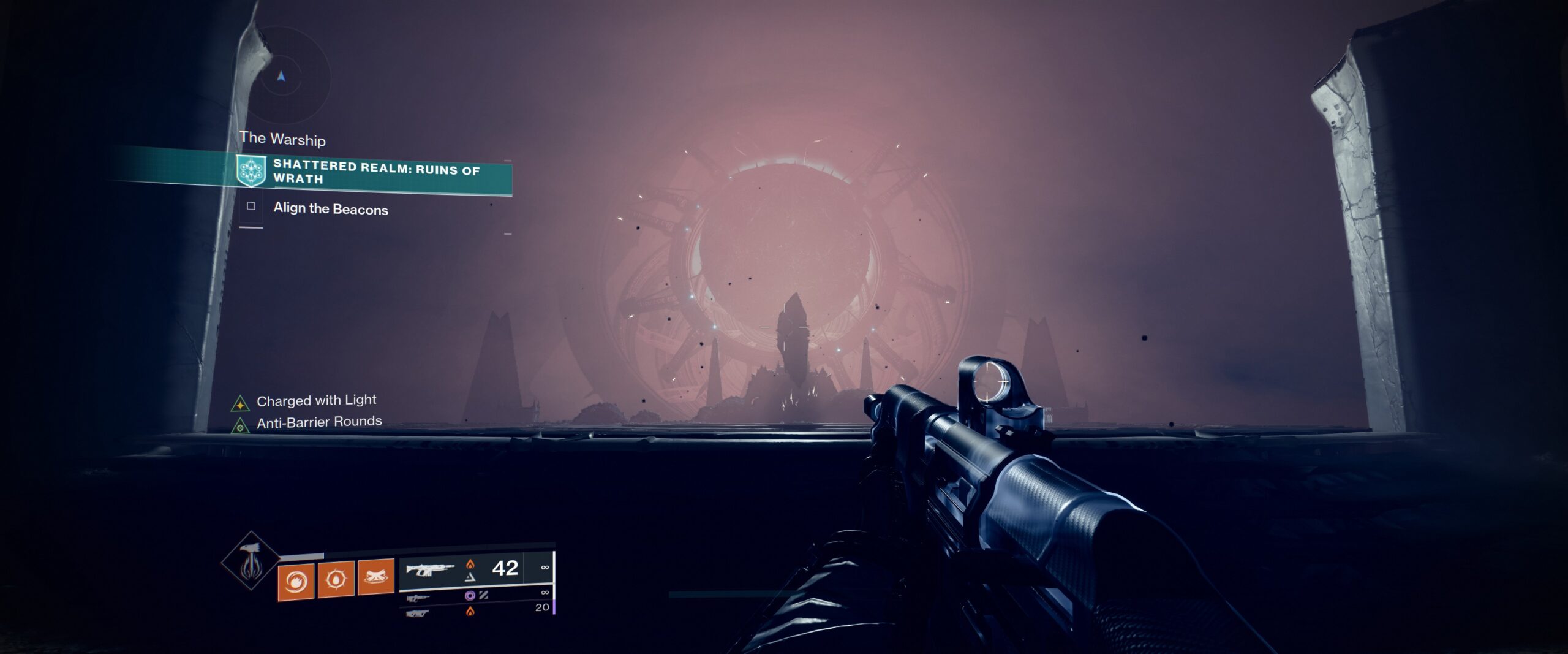1568x654 pixels.
Task: Select the swirling flame grenade ability
Action: [296, 580]
